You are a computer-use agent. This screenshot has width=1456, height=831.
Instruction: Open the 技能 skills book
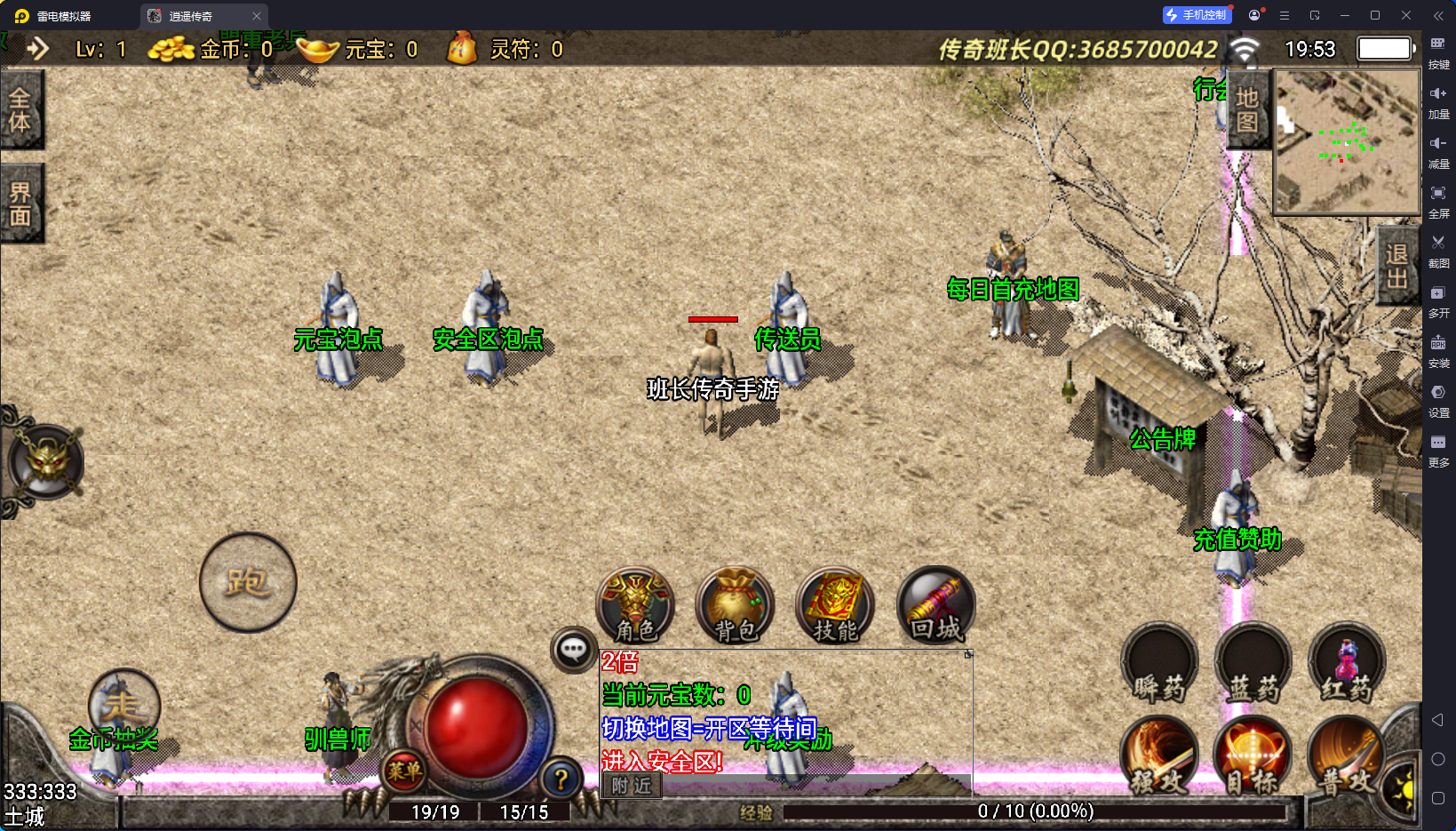click(x=835, y=606)
